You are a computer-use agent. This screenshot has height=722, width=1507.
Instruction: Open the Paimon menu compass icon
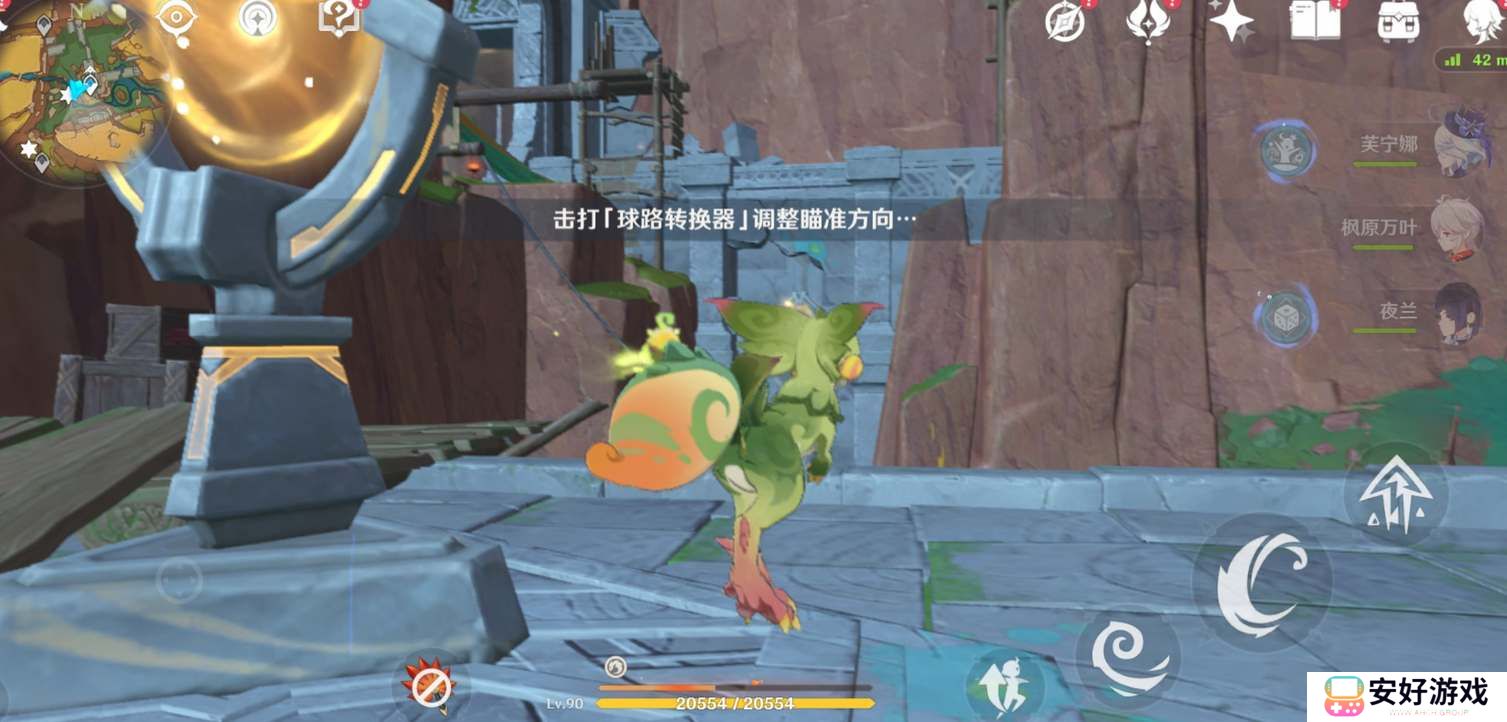(1067, 22)
